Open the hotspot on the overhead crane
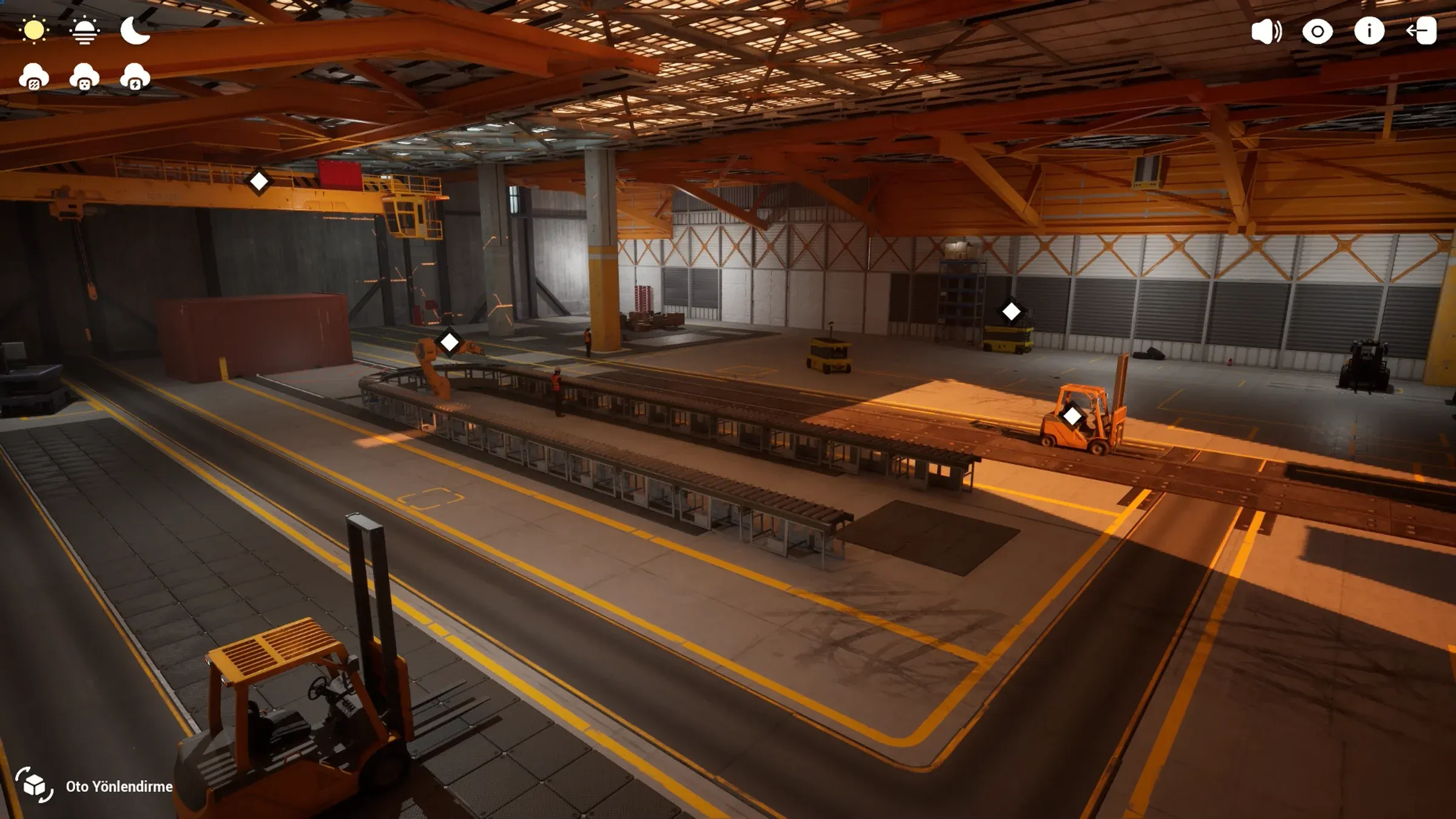1456x819 pixels. pyautogui.click(x=260, y=180)
